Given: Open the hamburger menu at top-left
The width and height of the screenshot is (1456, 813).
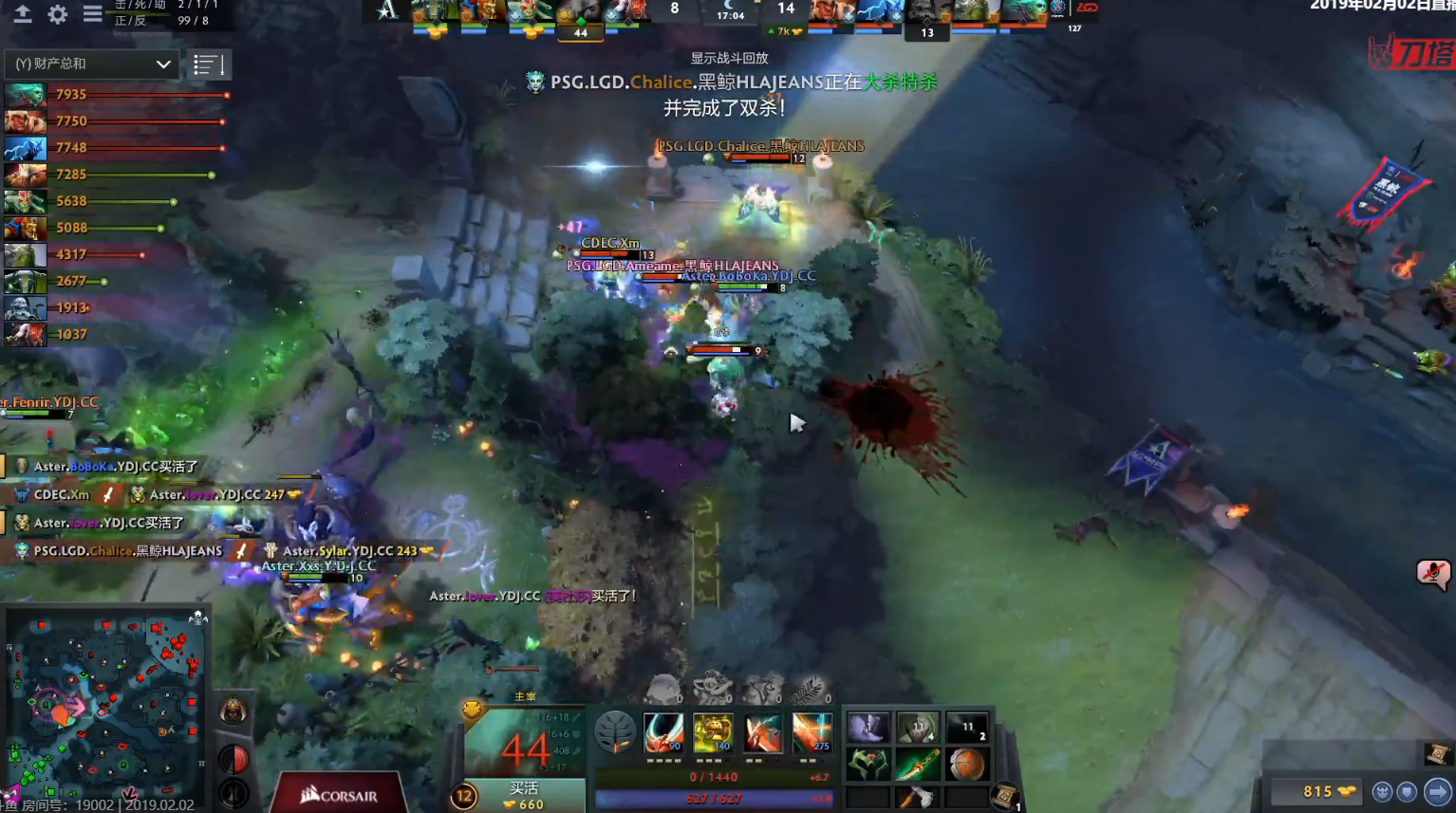Looking at the screenshot, I should (x=92, y=14).
